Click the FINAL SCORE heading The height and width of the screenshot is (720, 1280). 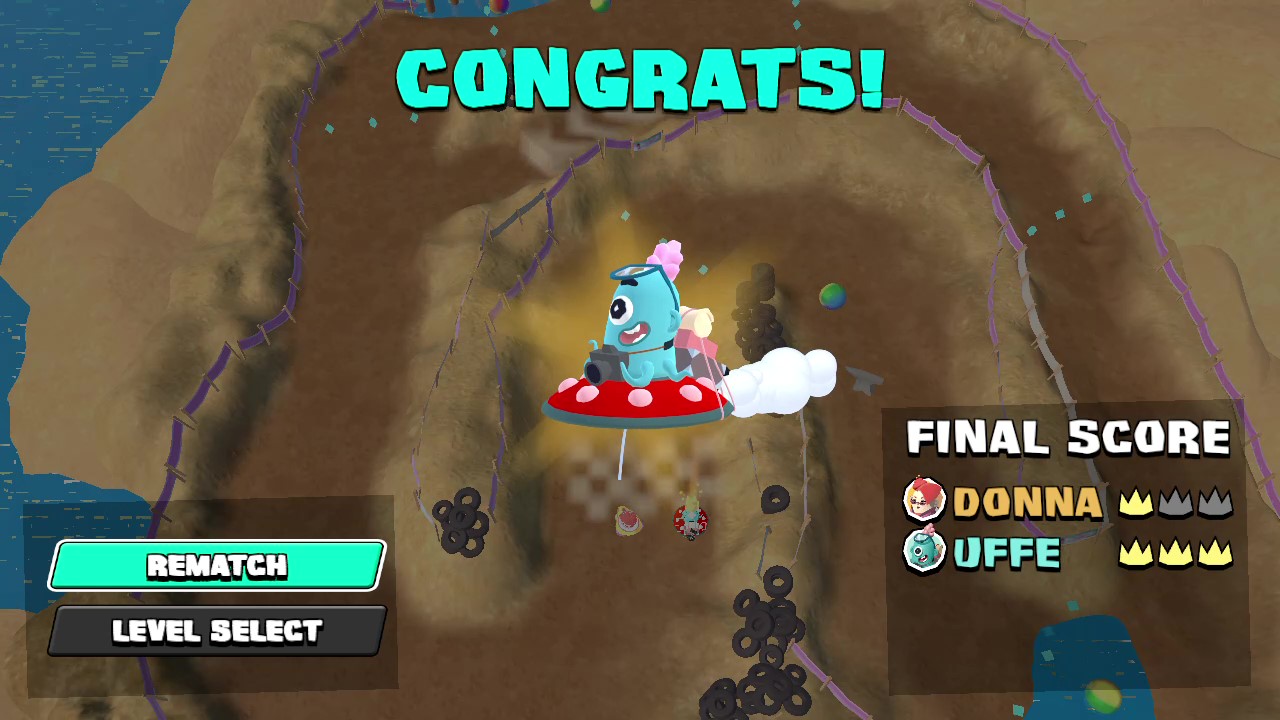[x=1071, y=438]
